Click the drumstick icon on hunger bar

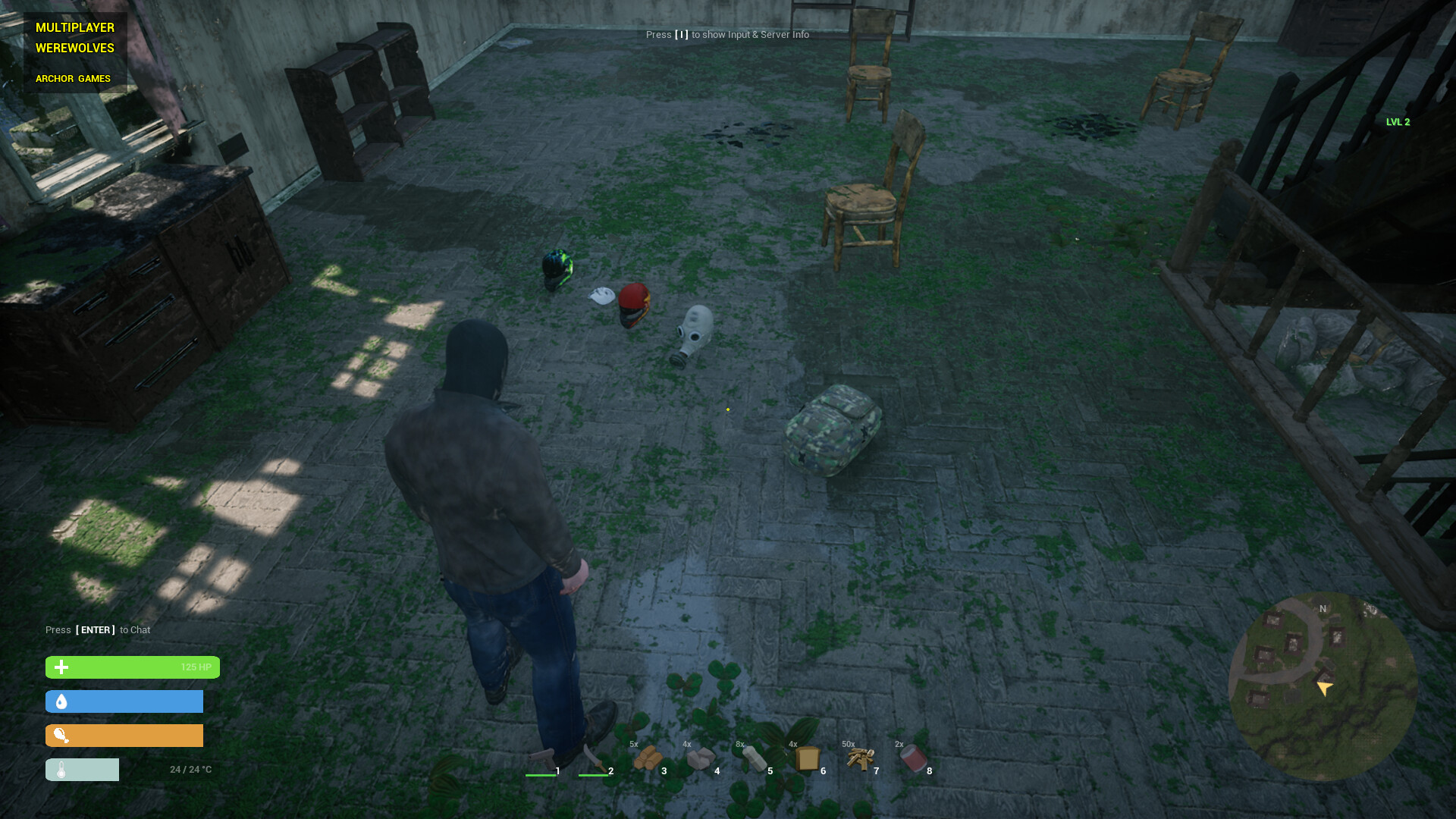pos(61,735)
